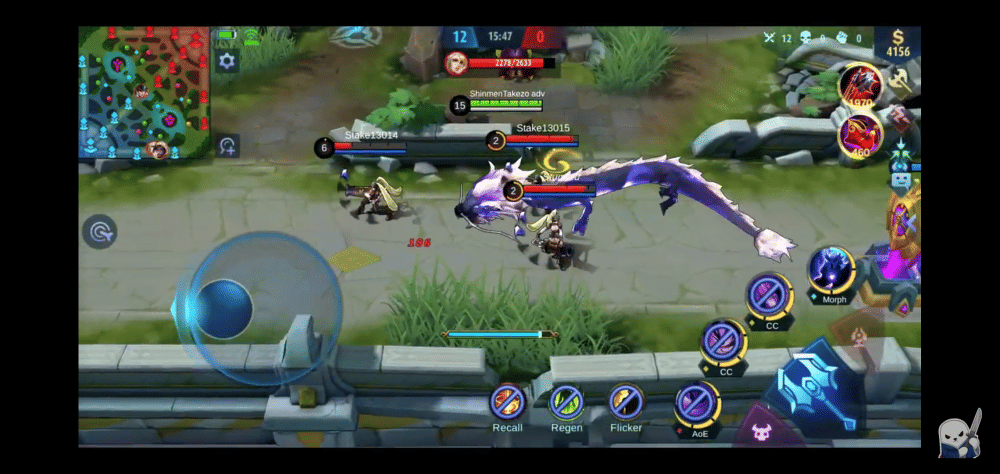Open the battlefield minimap

click(144, 92)
